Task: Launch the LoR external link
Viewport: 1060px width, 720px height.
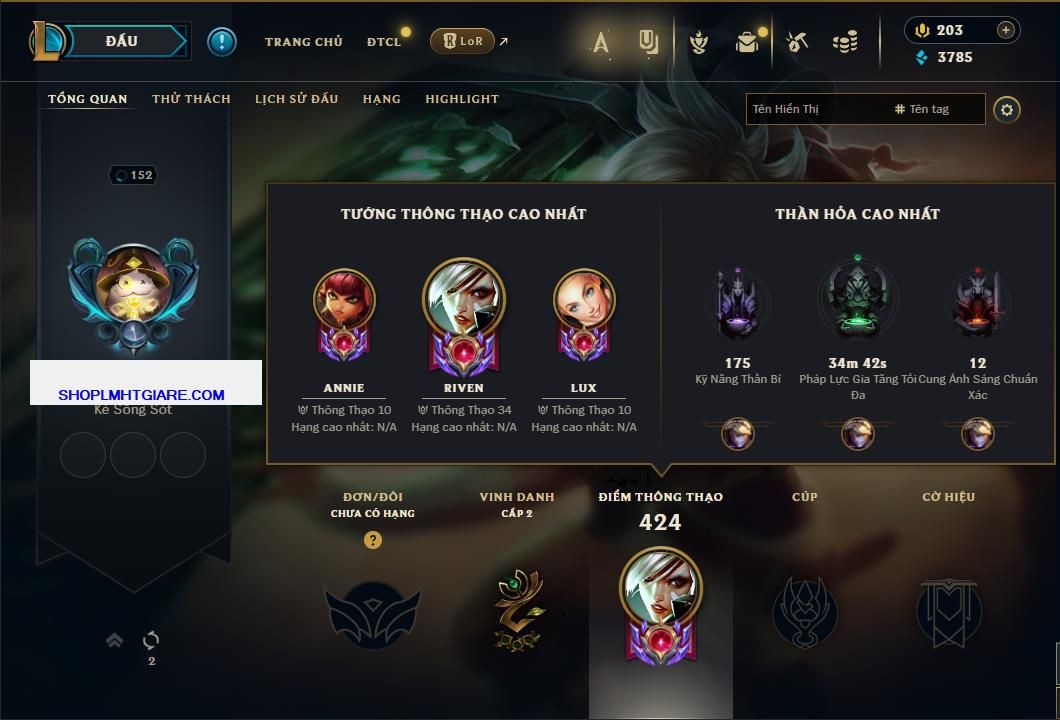Action: tap(463, 42)
